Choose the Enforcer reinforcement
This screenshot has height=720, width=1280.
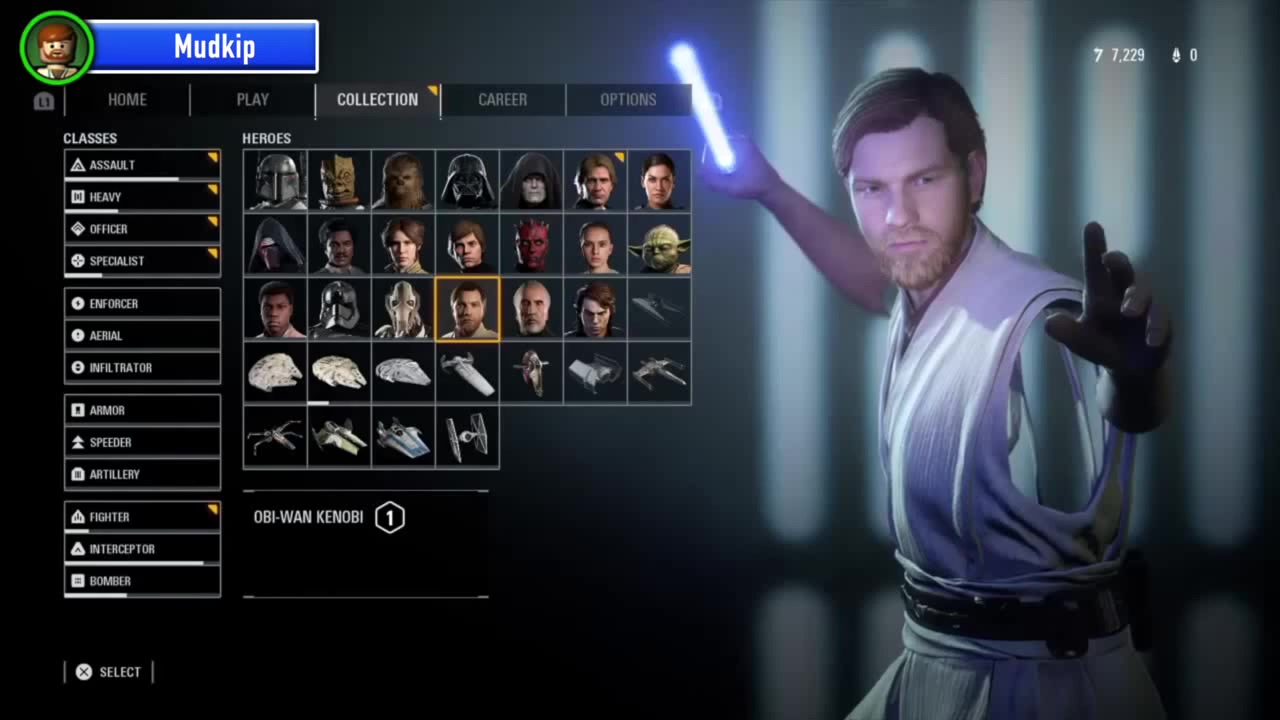pyautogui.click(x=142, y=304)
